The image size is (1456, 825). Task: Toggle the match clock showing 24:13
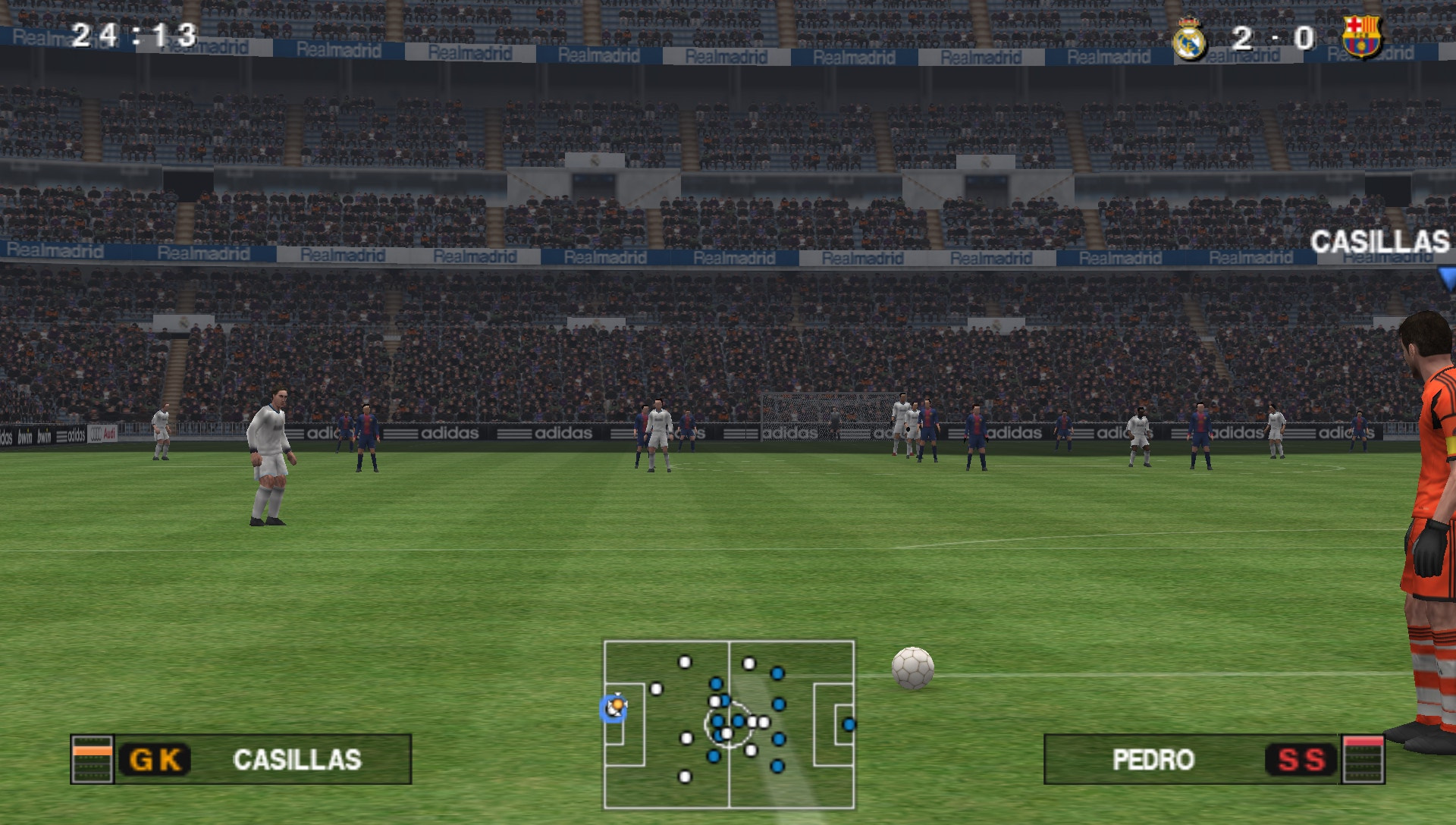point(133,32)
